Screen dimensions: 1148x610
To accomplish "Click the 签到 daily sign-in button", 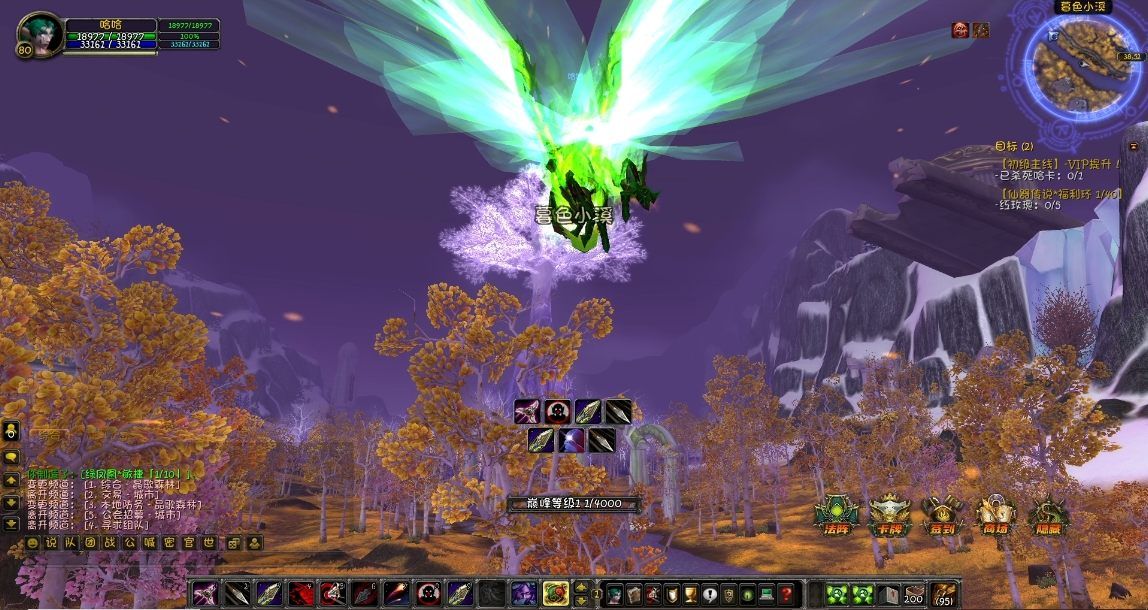I will (x=941, y=514).
